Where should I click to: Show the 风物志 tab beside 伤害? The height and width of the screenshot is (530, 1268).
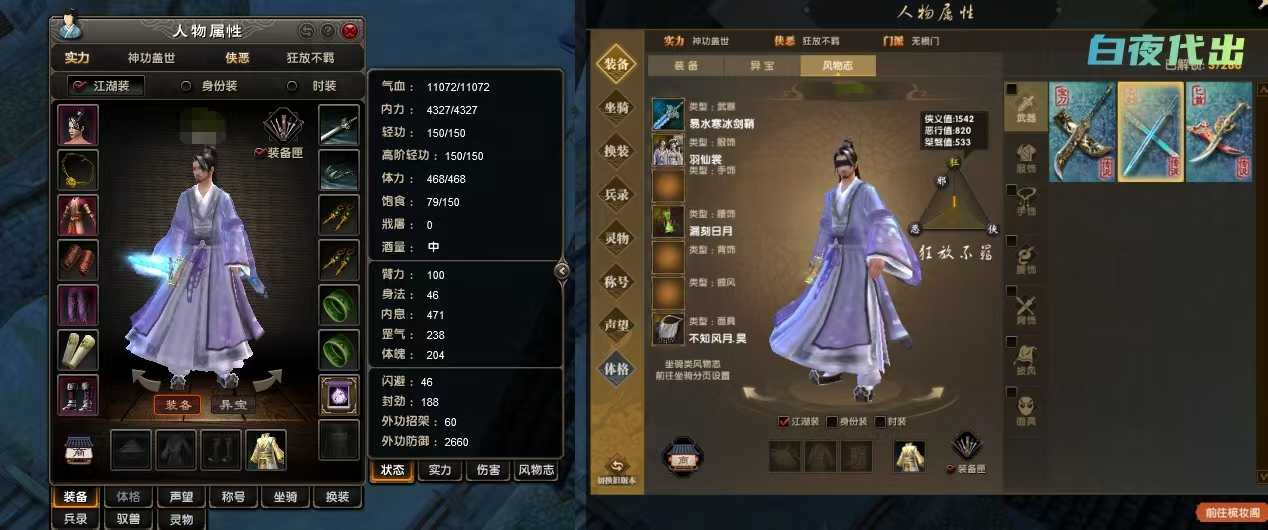(x=536, y=470)
